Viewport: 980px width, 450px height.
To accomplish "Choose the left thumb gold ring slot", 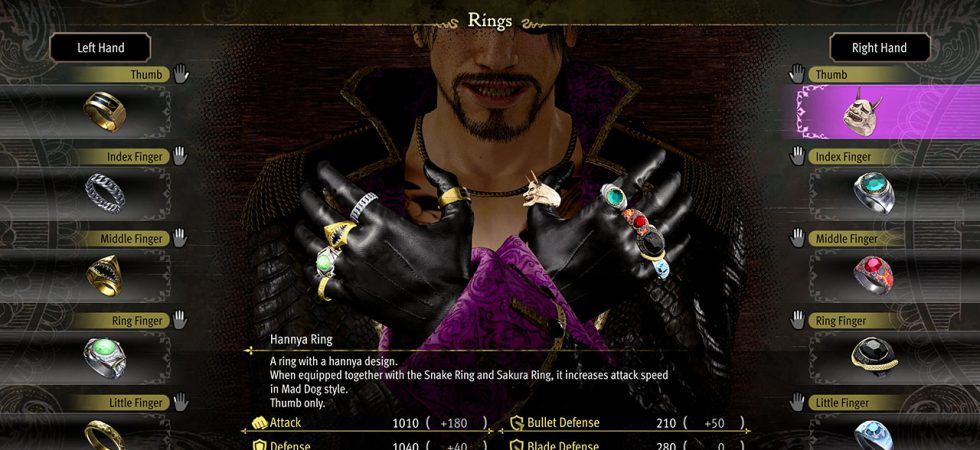I will point(102,110).
